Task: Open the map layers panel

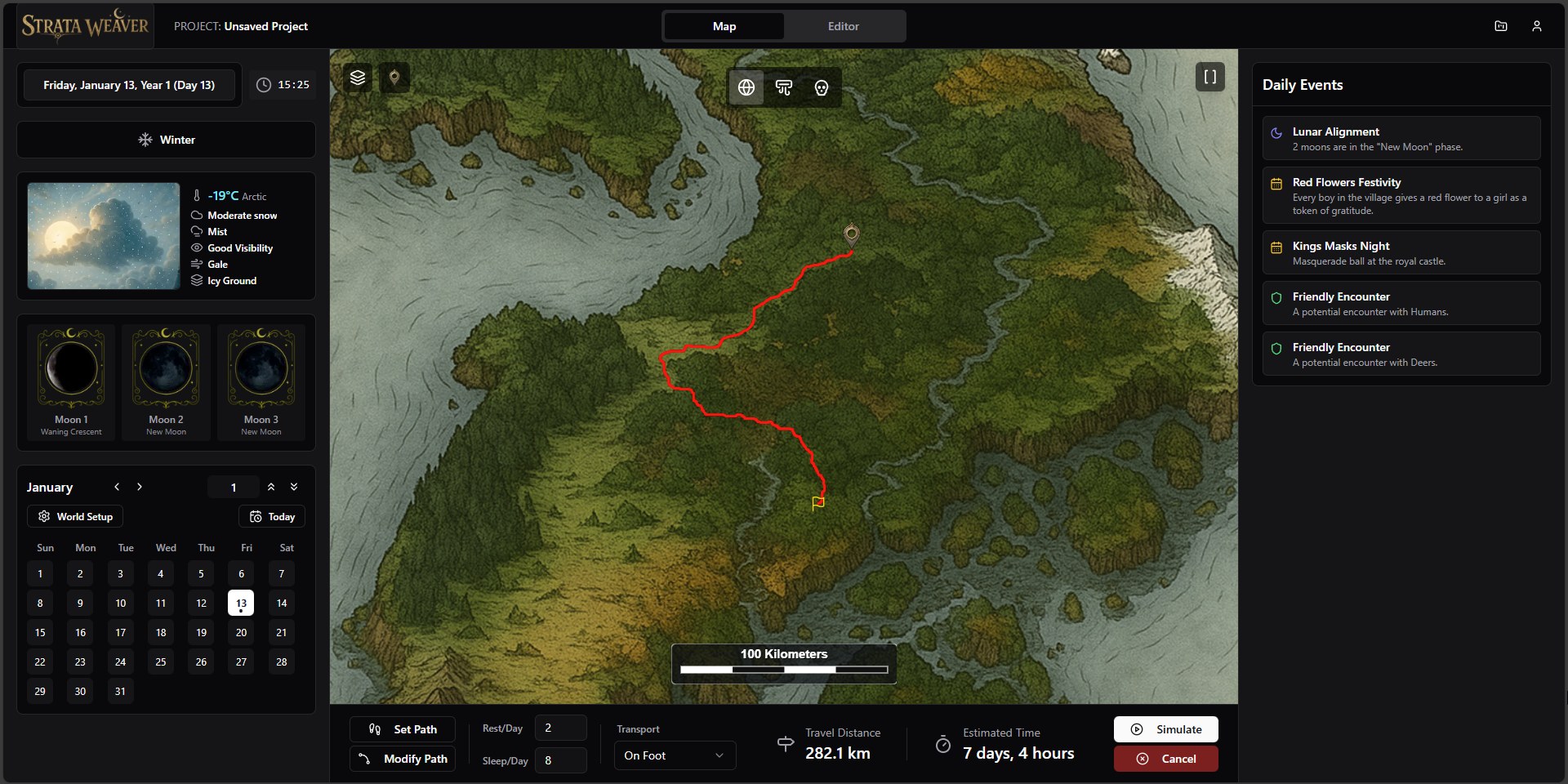Action: (x=358, y=77)
